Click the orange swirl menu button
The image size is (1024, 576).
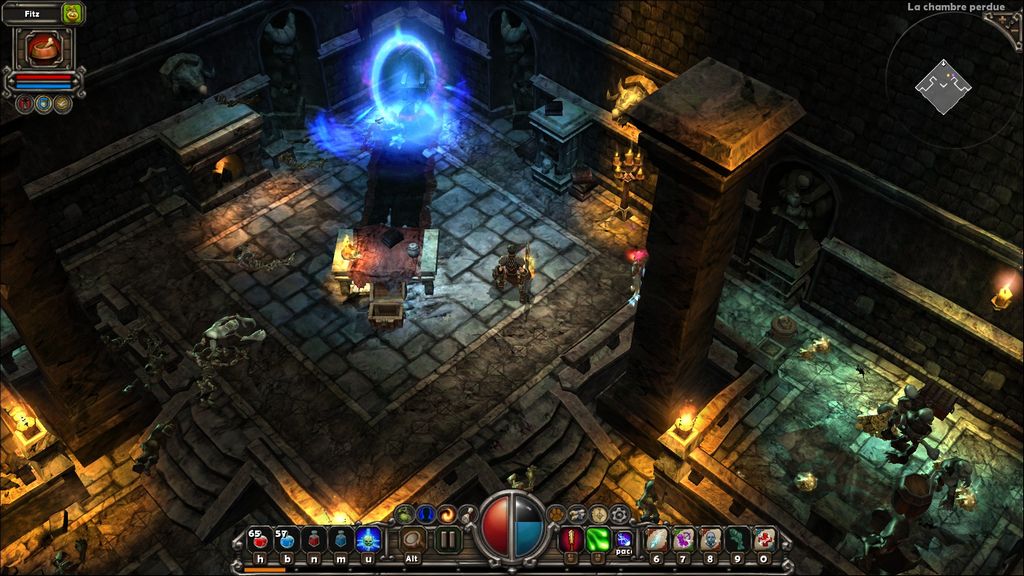coord(449,514)
